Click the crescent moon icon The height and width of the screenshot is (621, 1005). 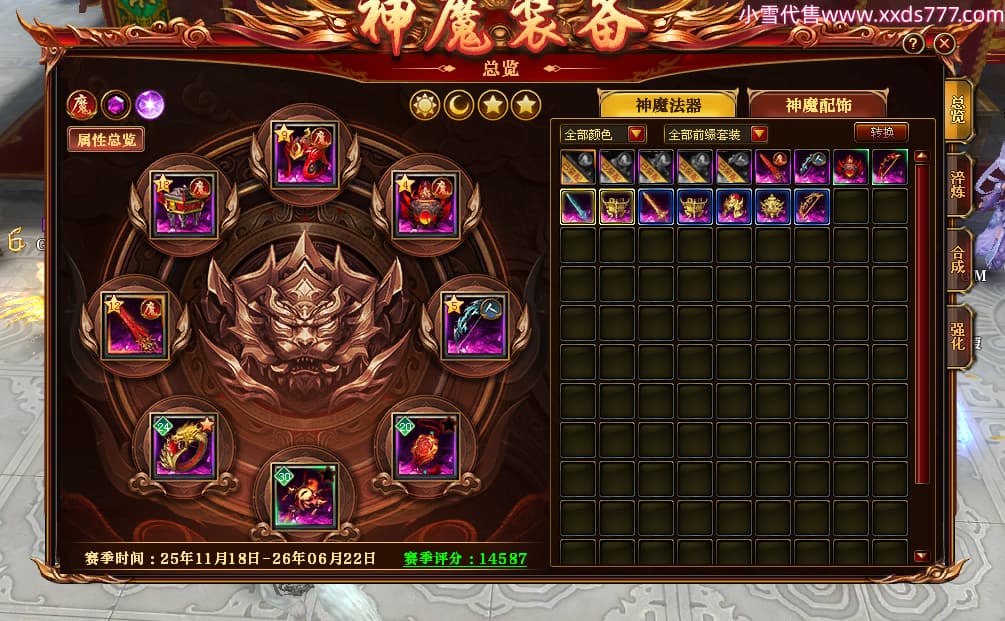pyautogui.click(x=459, y=104)
